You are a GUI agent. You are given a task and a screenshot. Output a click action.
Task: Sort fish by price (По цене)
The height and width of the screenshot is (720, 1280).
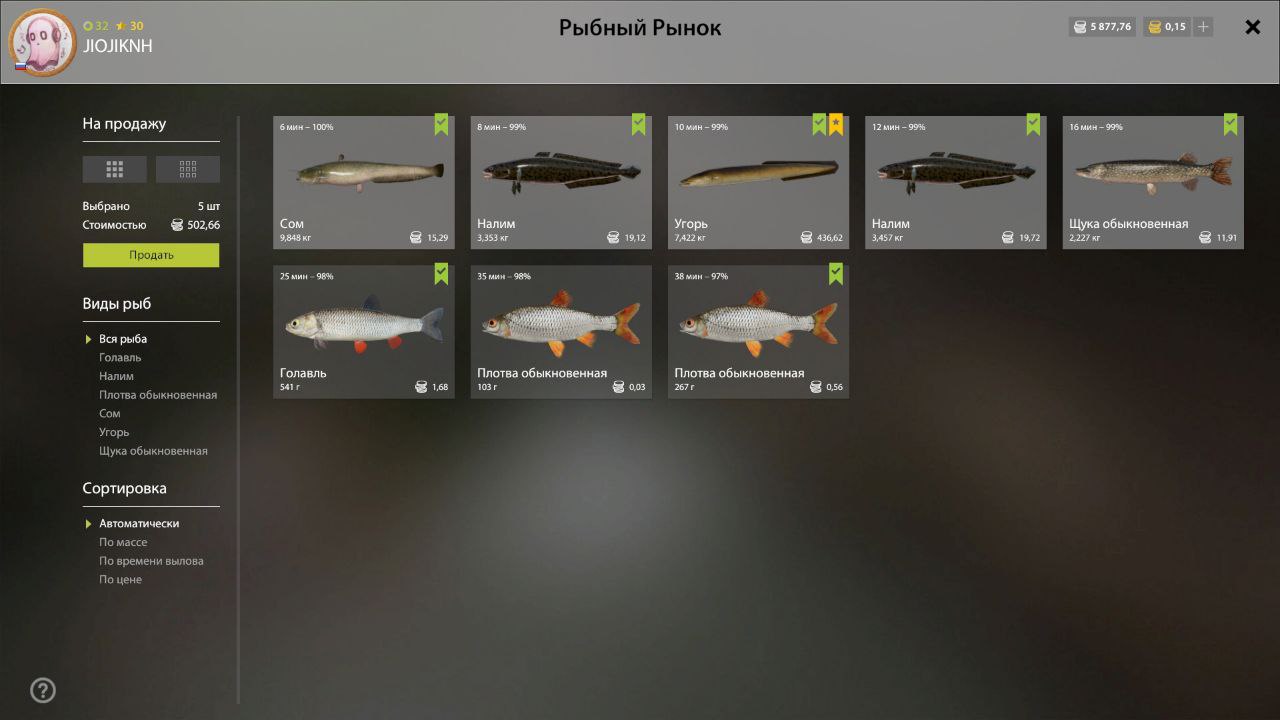tap(120, 579)
